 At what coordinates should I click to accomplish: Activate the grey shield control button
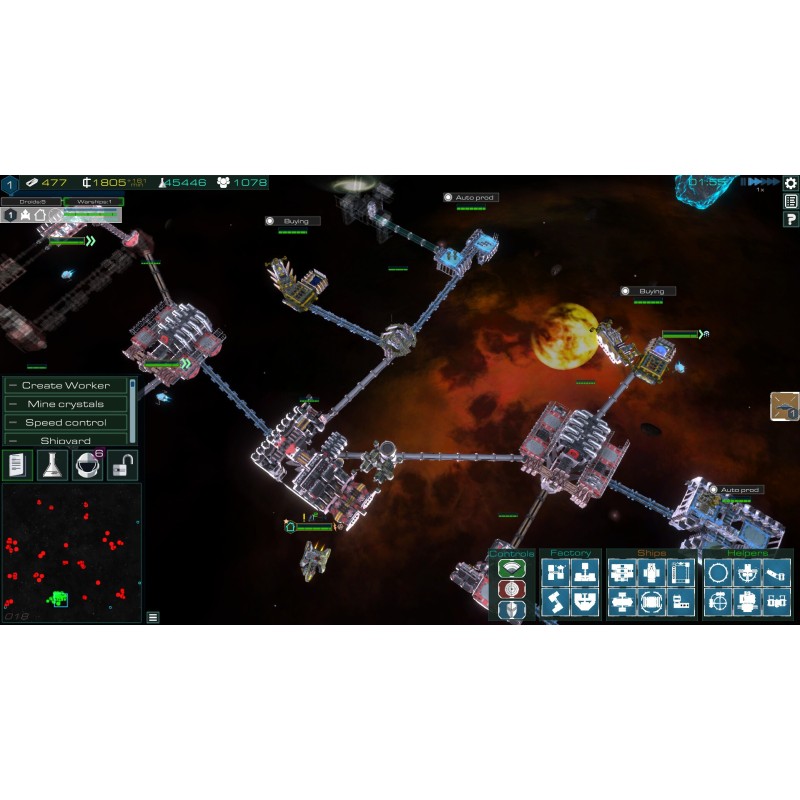click(x=511, y=609)
